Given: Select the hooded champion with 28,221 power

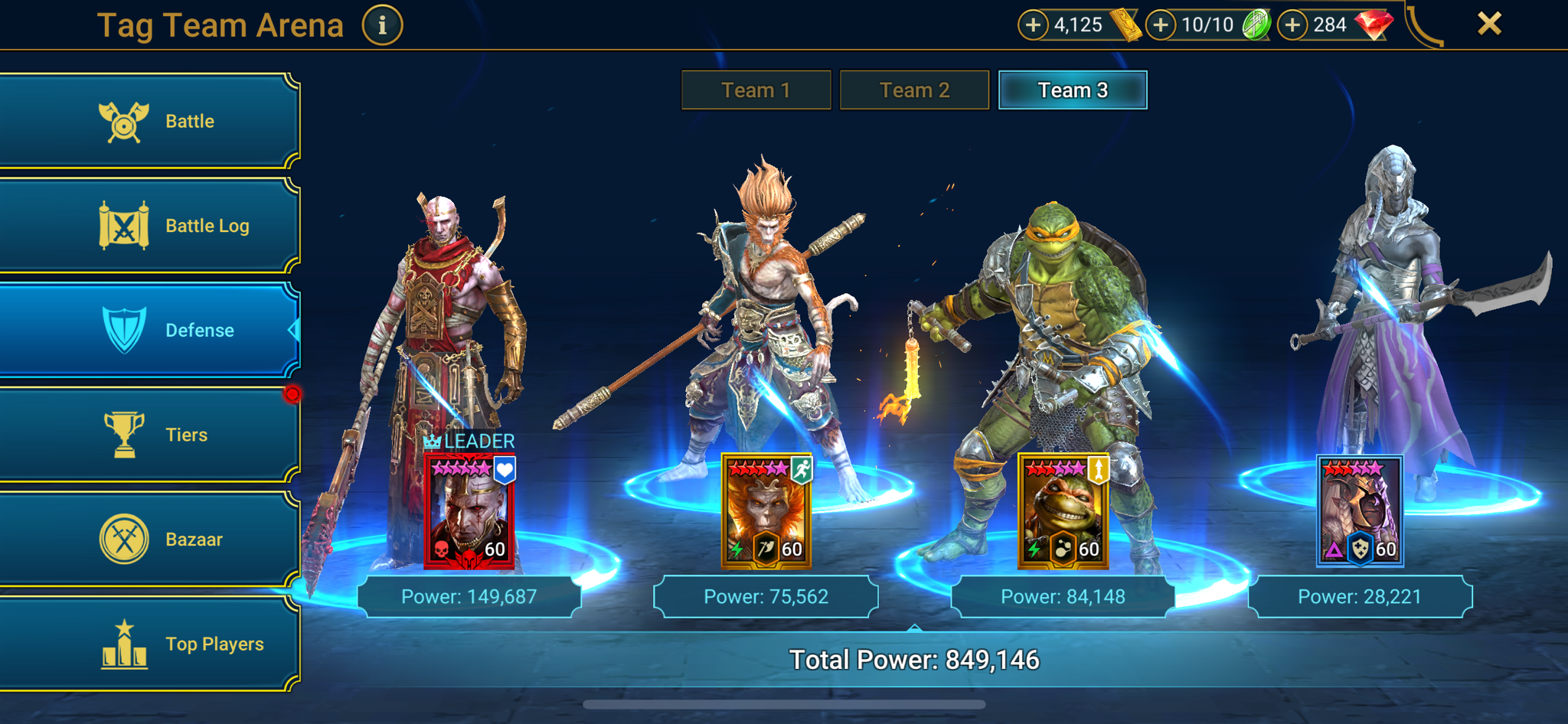Looking at the screenshot, I should [1360, 511].
